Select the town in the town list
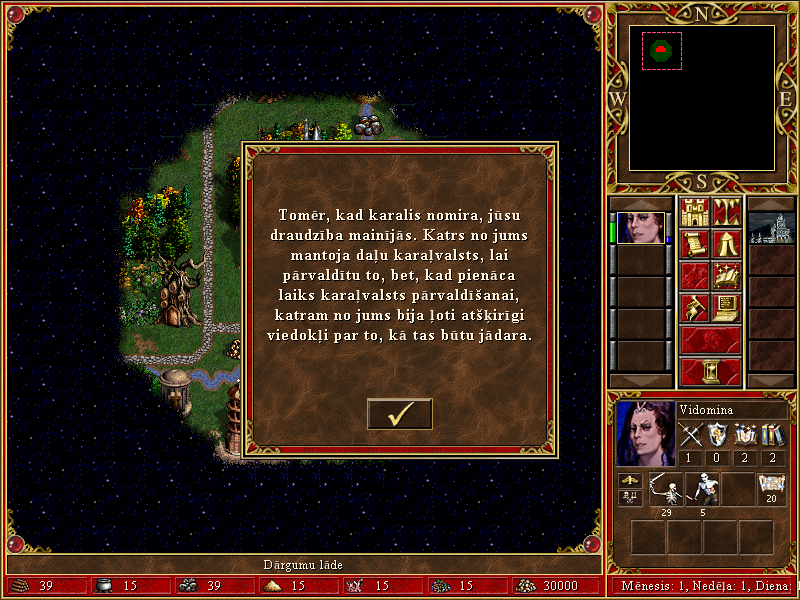The width and height of the screenshot is (800, 600). (x=770, y=228)
